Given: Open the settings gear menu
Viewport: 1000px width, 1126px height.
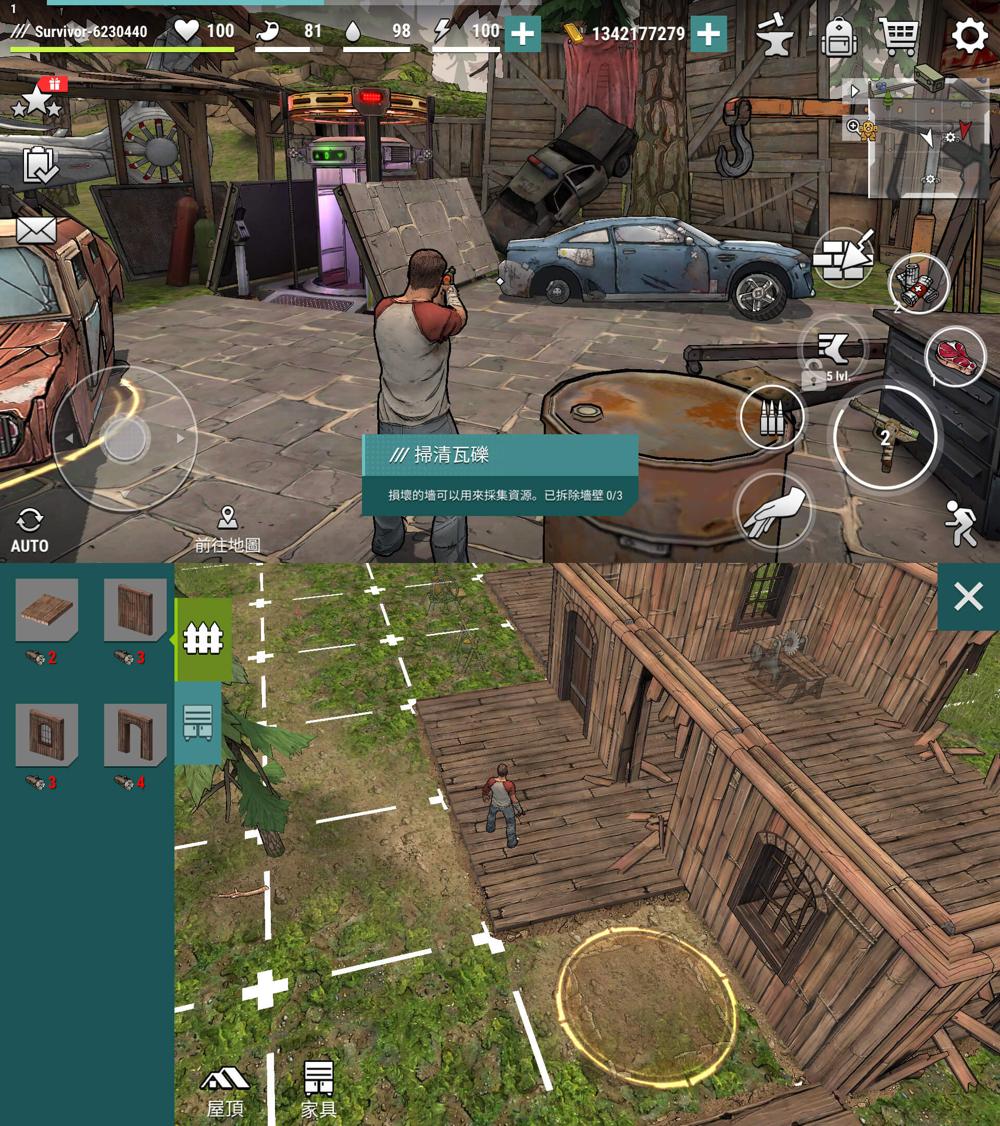Looking at the screenshot, I should (x=968, y=36).
